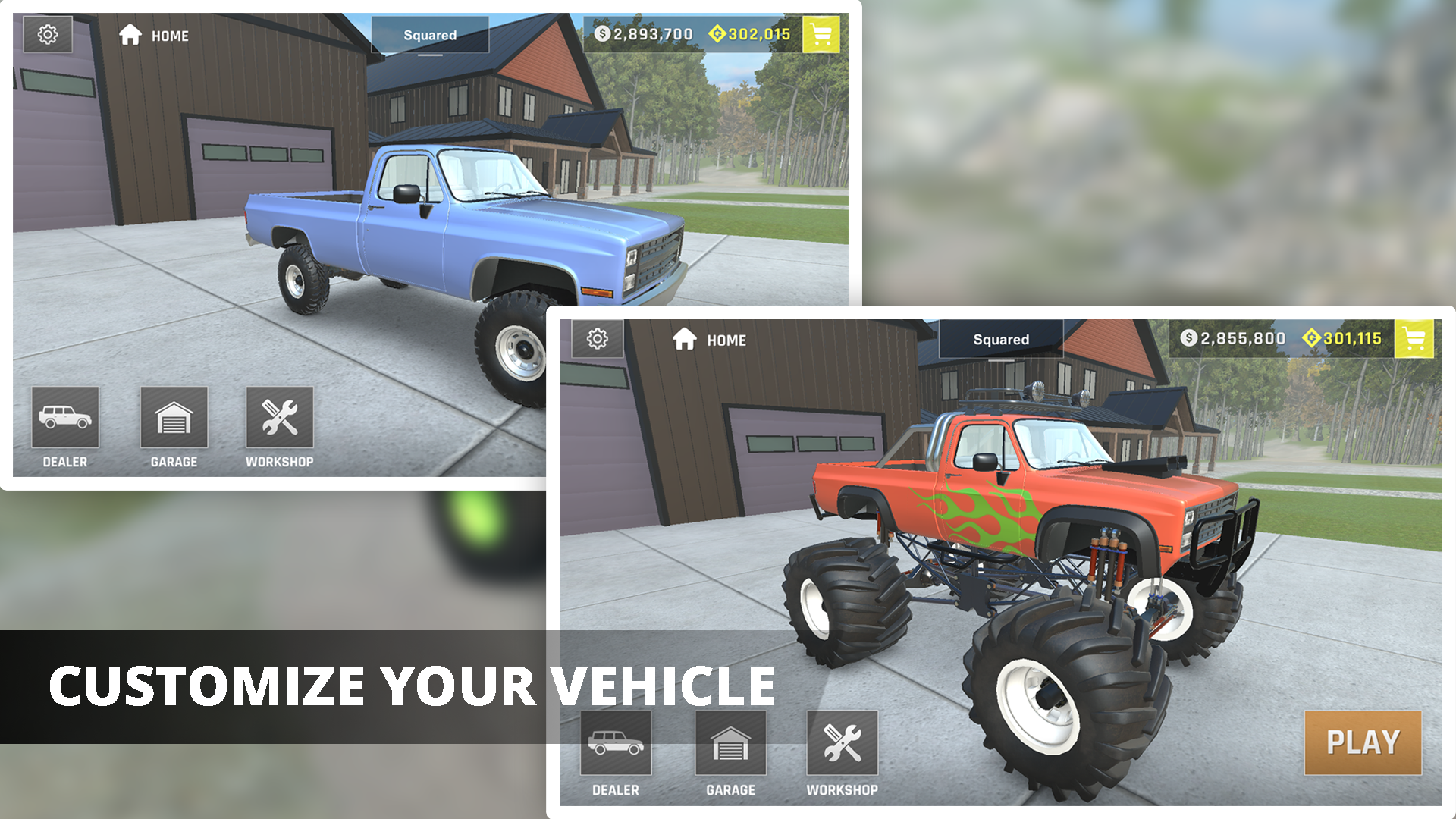Click the green gem currency indicator
This screenshot has width=1456, height=819.
(748, 34)
